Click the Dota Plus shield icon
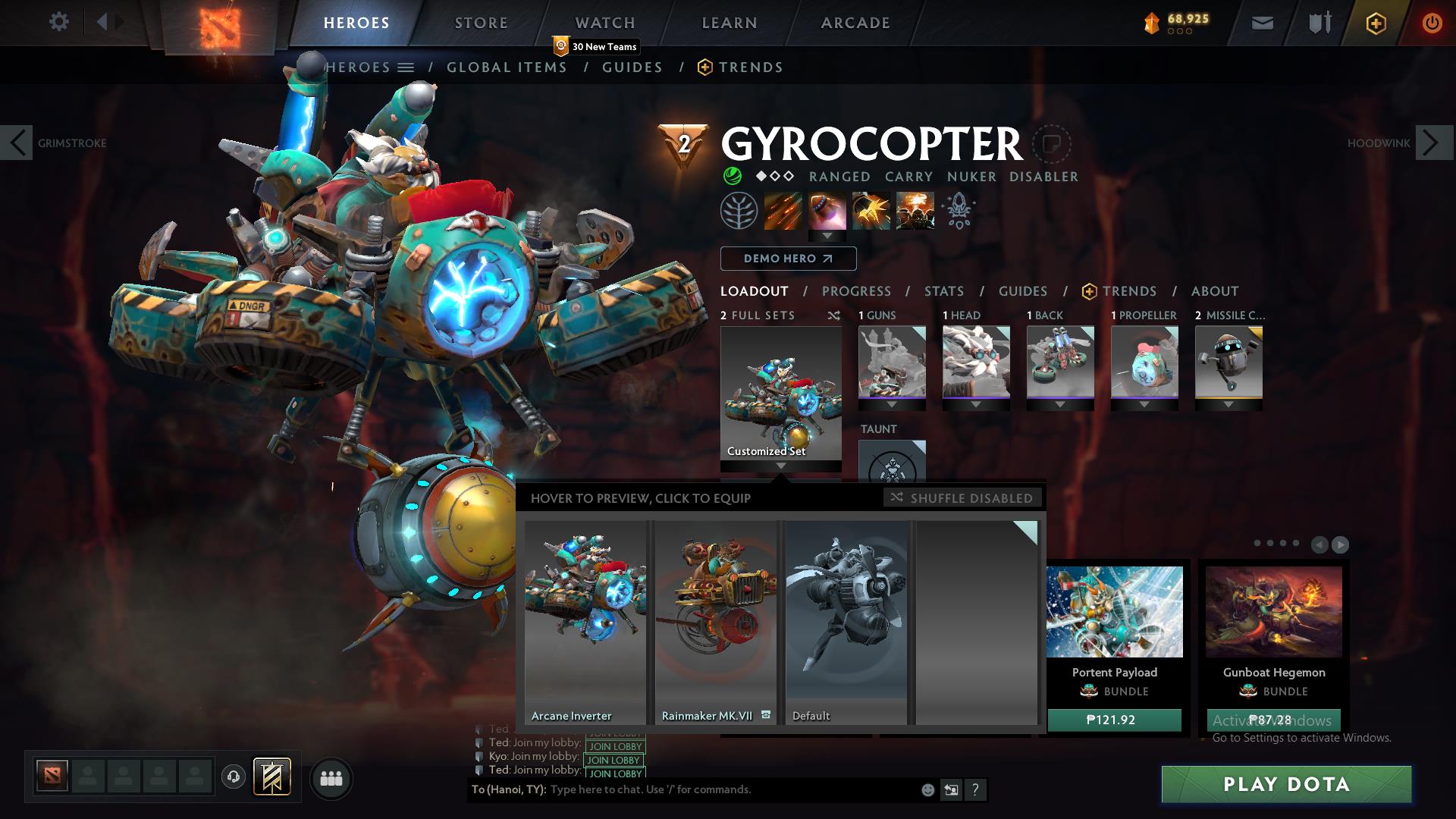1456x819 pixels. tap(1375, 23)
